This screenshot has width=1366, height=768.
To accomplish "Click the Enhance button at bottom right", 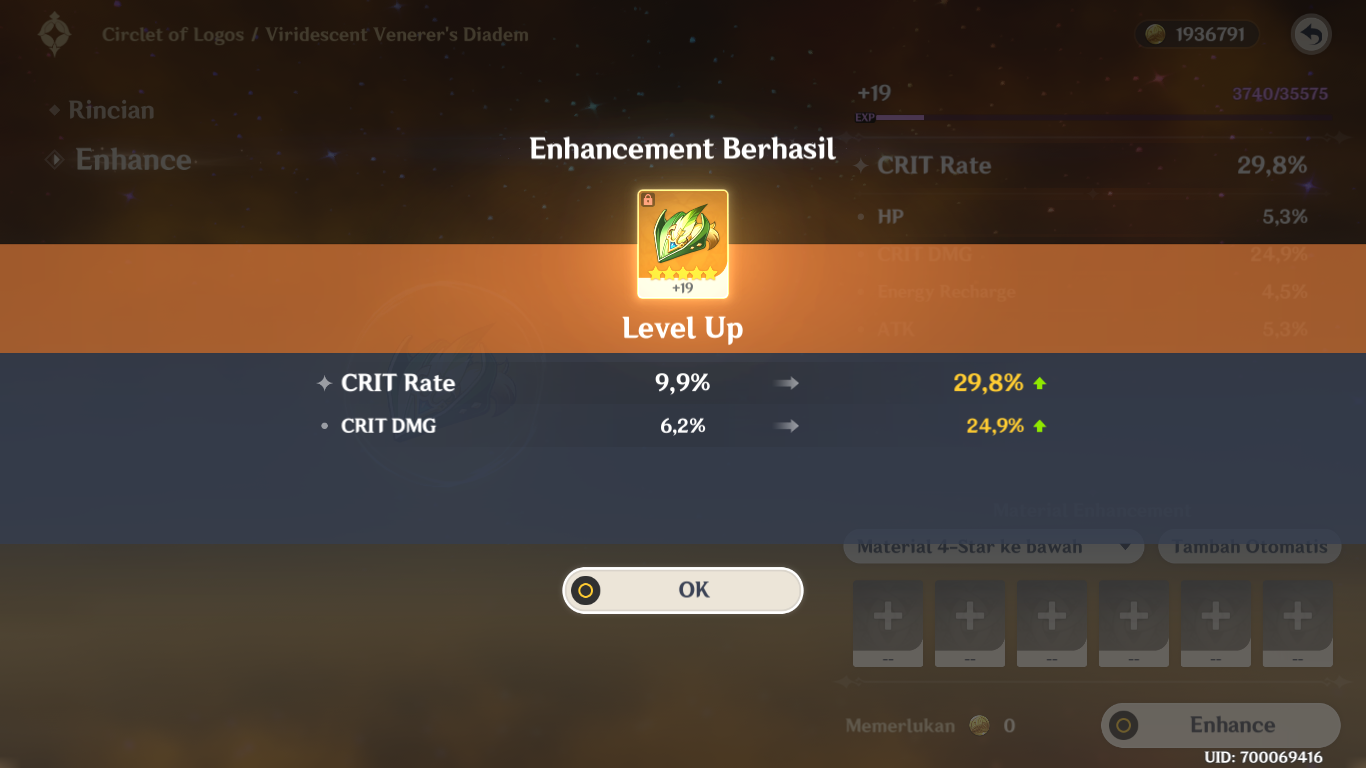I will [1220, 725].
